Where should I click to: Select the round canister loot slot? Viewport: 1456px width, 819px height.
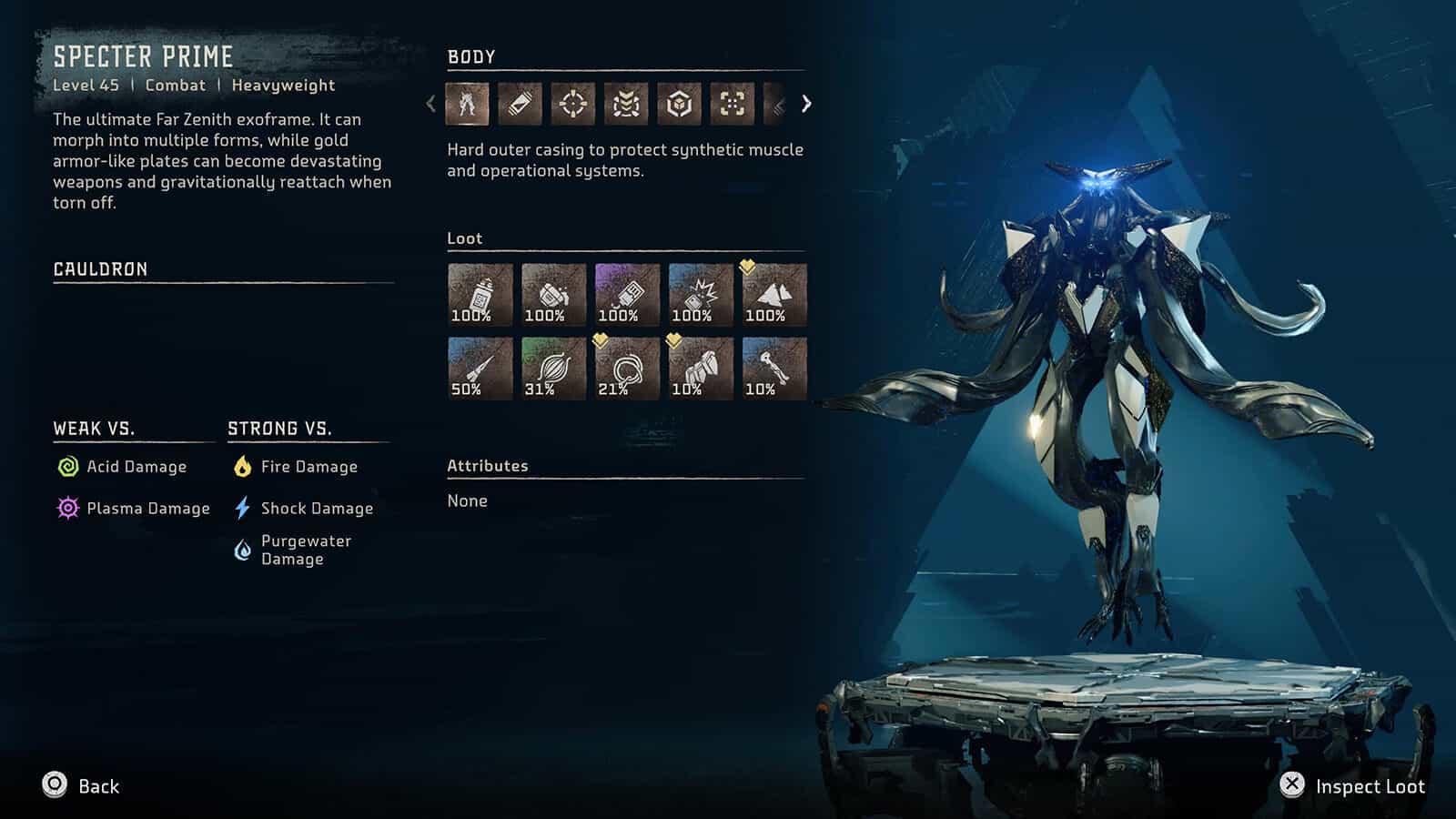(x=553, y=295)
